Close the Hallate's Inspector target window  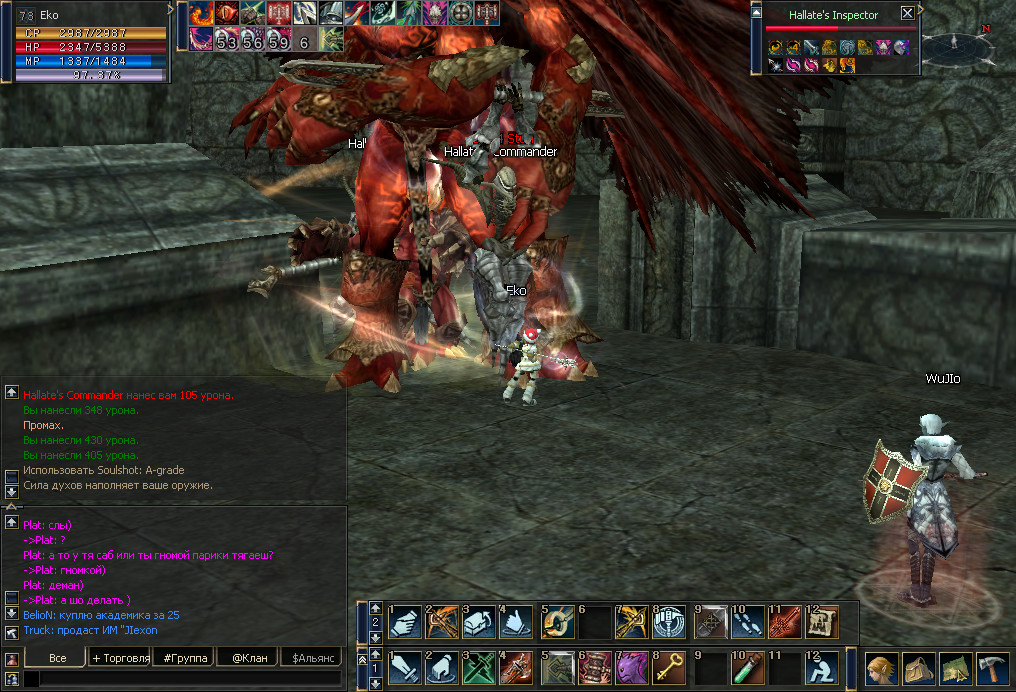tap(907, 14)
